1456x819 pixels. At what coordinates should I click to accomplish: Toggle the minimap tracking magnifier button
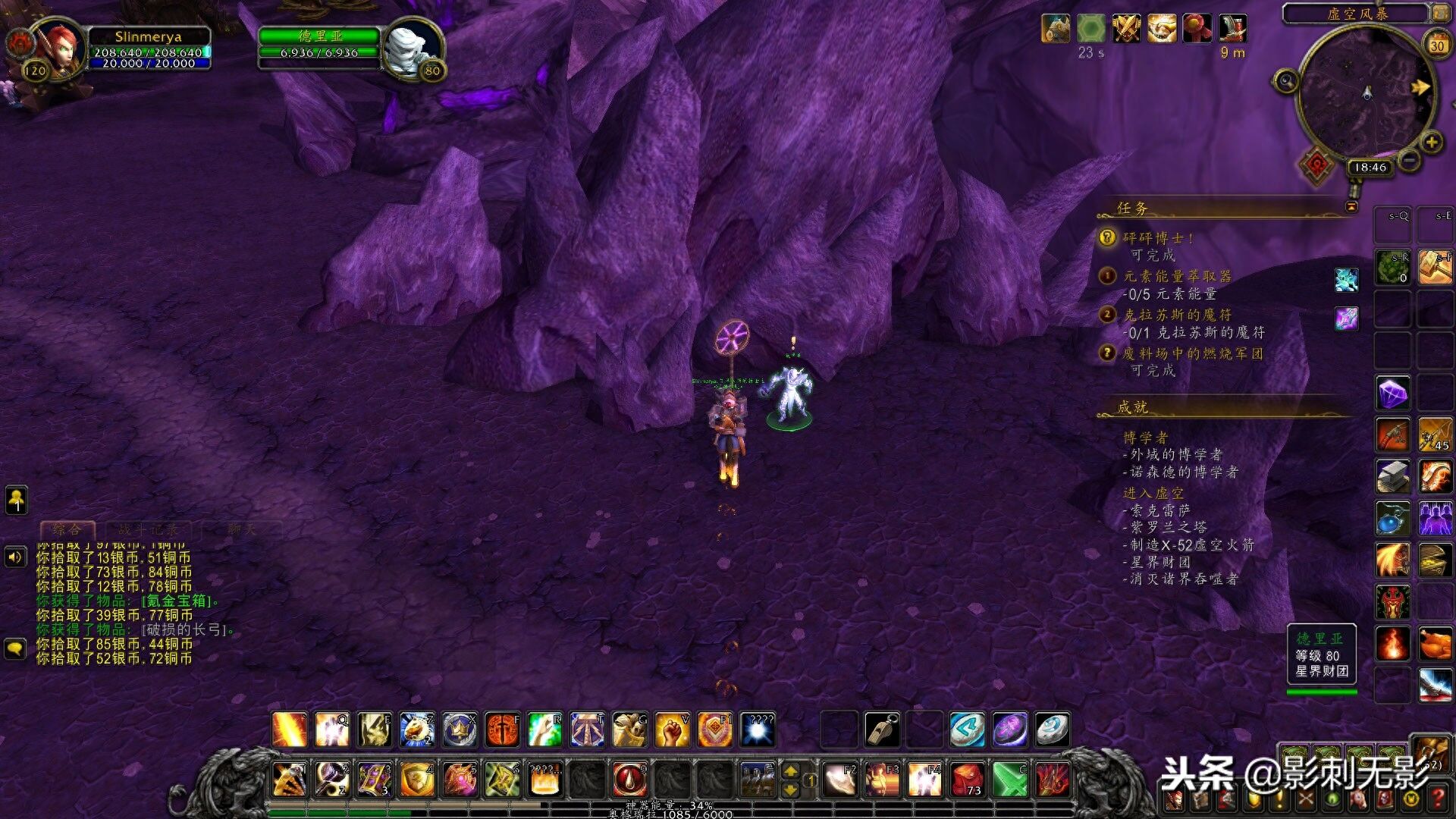click(1285, 80)
